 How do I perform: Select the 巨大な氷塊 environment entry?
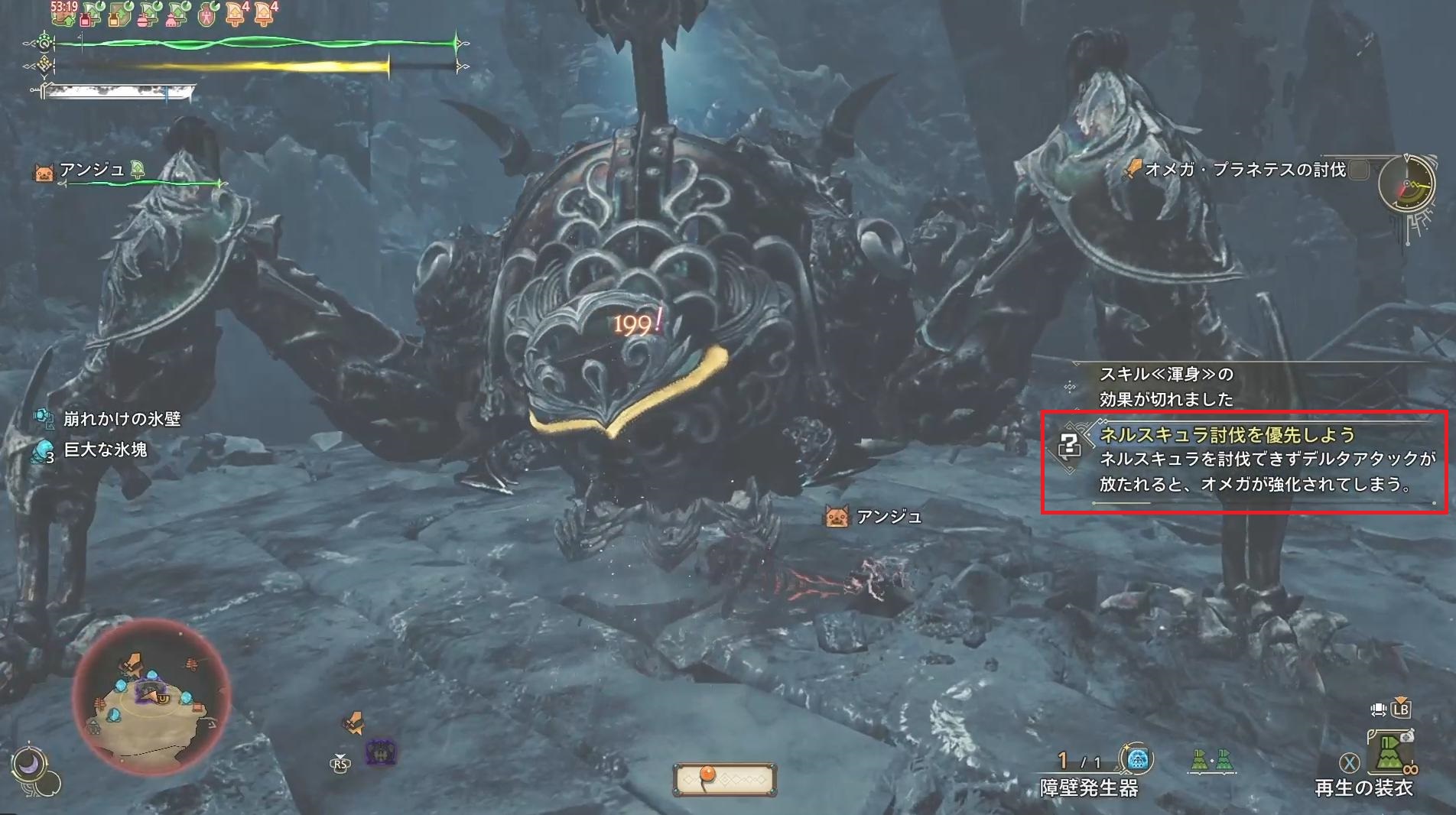(x=105, y=450)
